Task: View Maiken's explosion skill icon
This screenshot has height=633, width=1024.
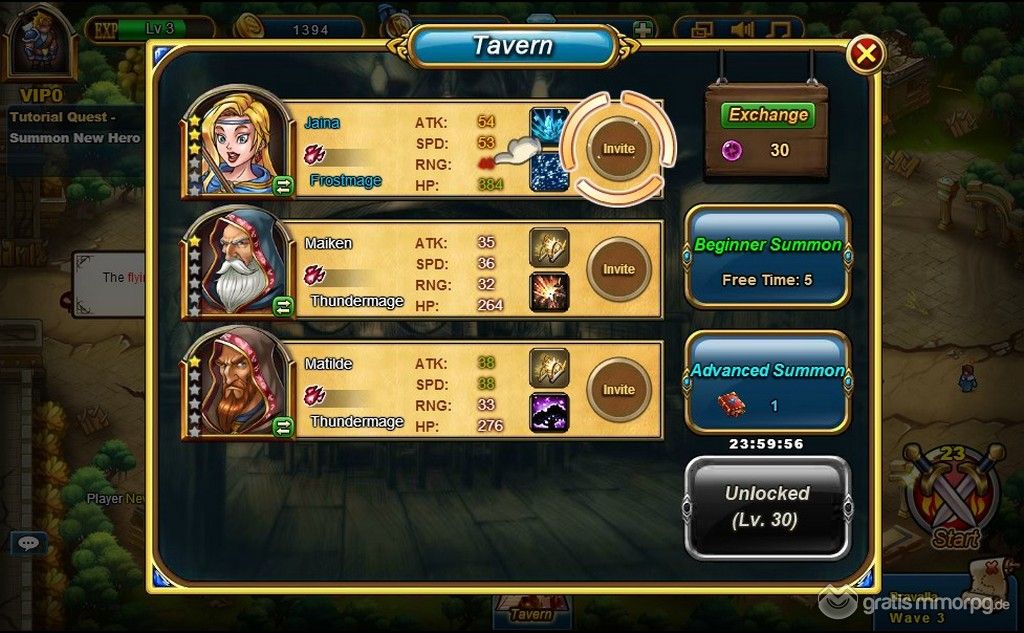Action: (x=549, y=291)
